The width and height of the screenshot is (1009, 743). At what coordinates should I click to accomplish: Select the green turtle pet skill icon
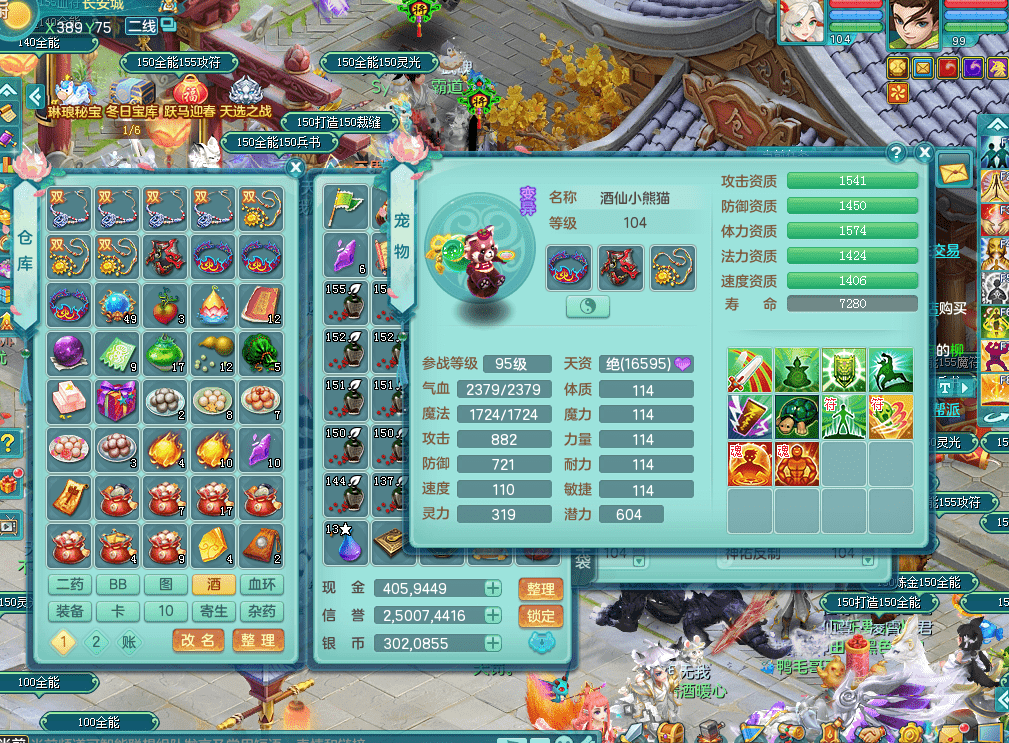tap(796, 369)
